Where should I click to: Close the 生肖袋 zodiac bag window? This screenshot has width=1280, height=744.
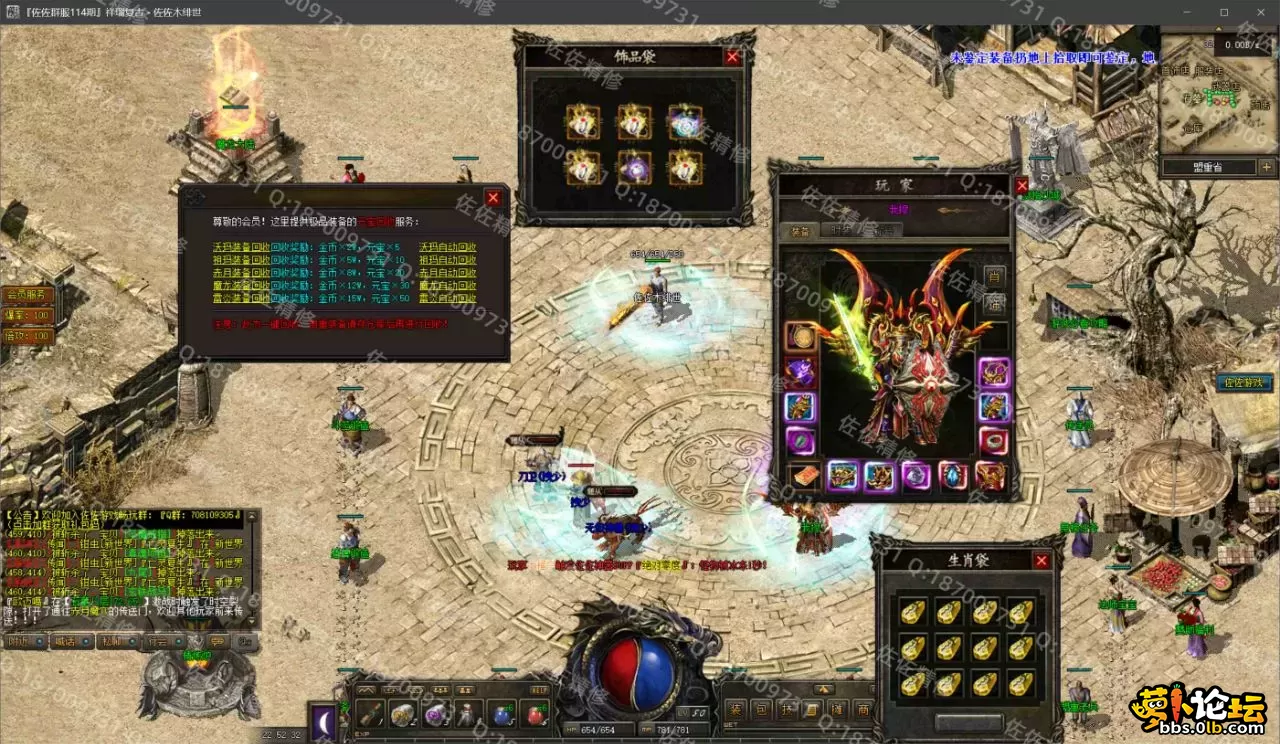(1041, 561)
